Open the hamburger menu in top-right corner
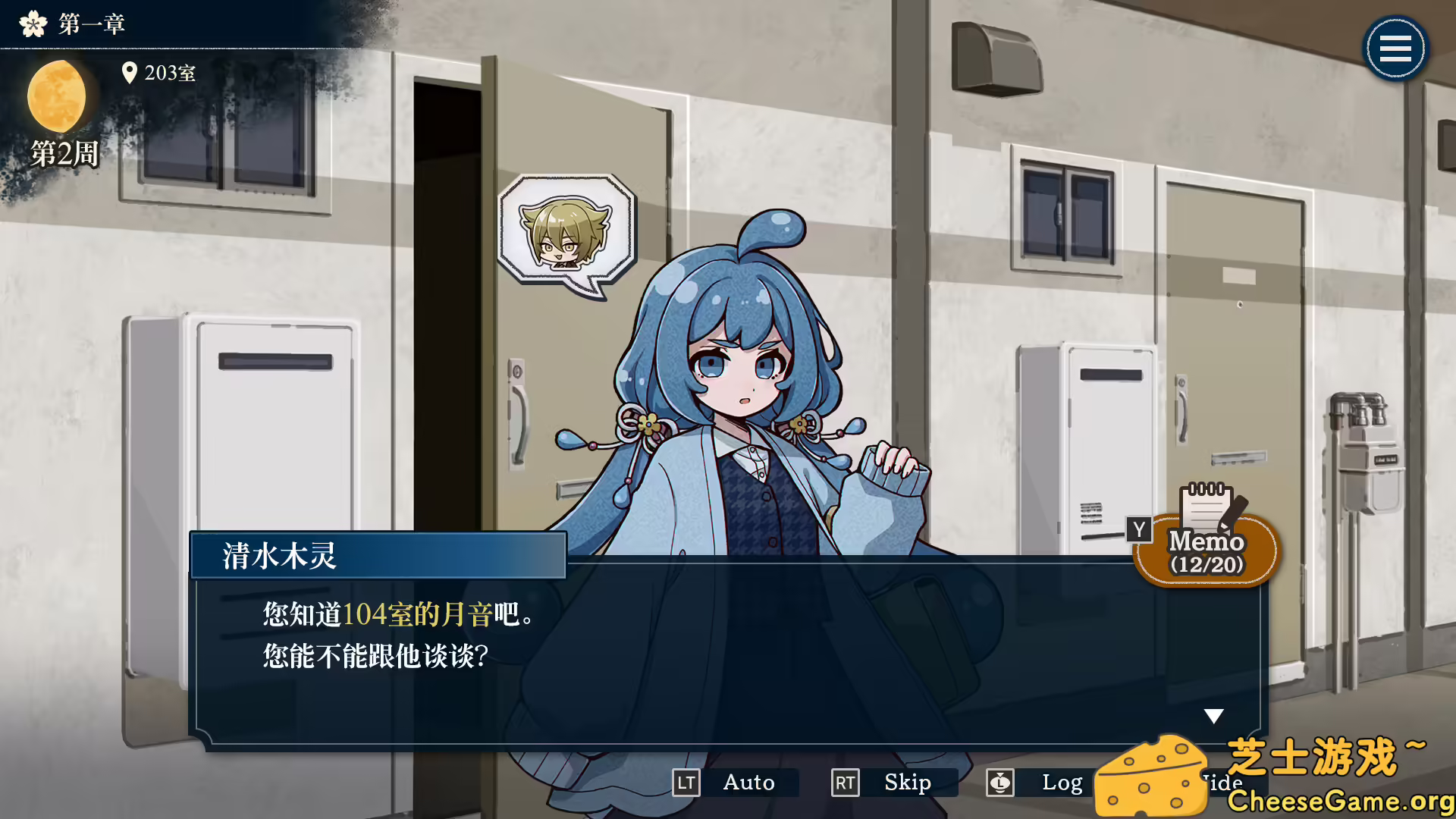The width and height of the screenshot is (1456, 819). [x=1395, y=48]
